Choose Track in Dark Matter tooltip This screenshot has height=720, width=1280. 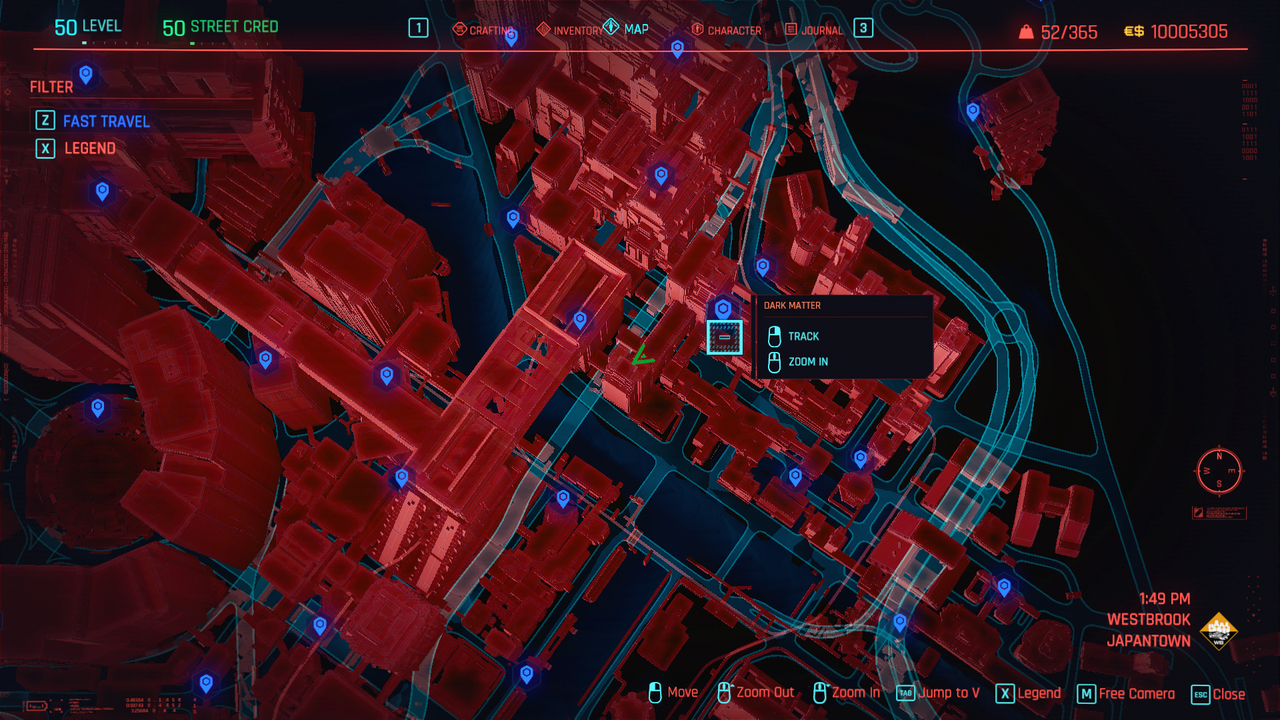click(803, 336)
